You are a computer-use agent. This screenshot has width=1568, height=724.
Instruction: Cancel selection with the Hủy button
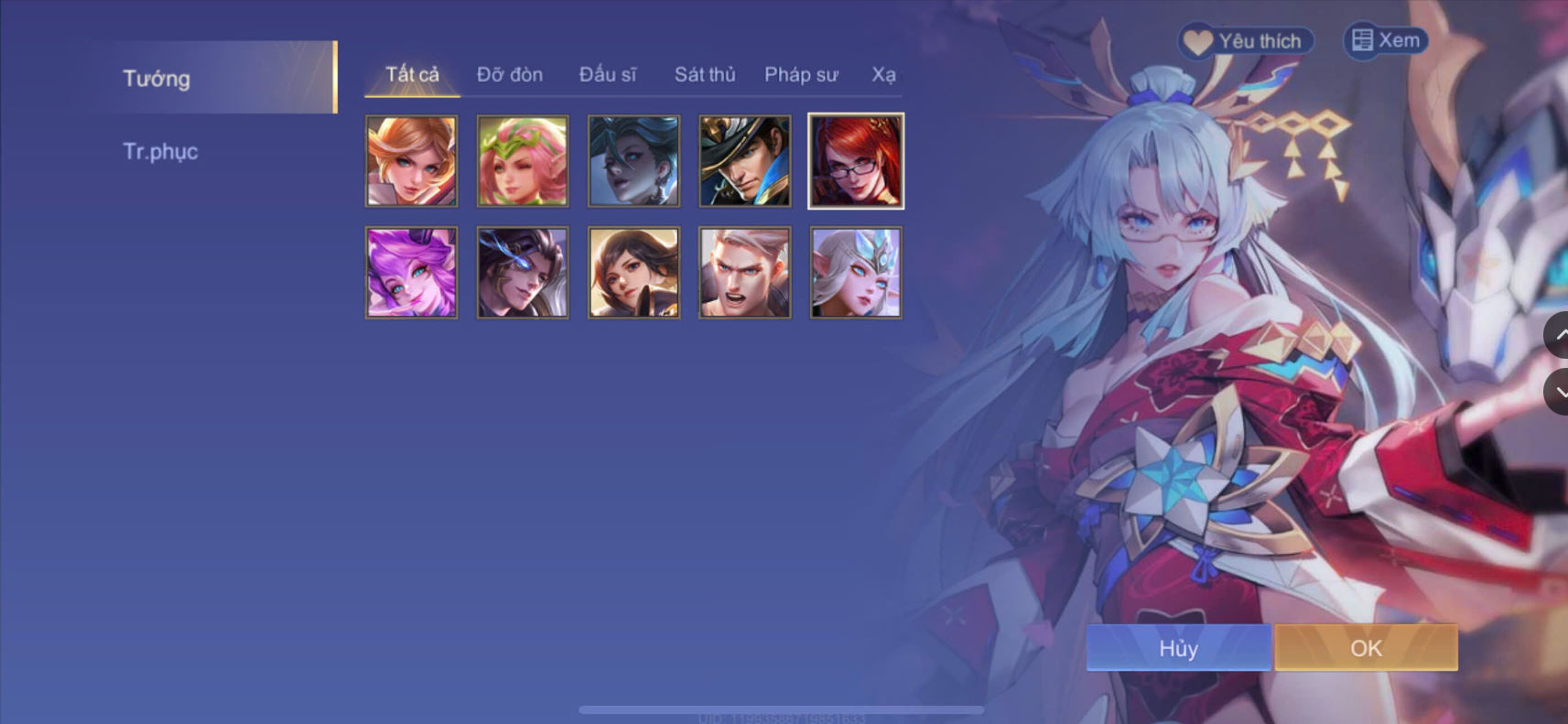tap(1178, 648)
